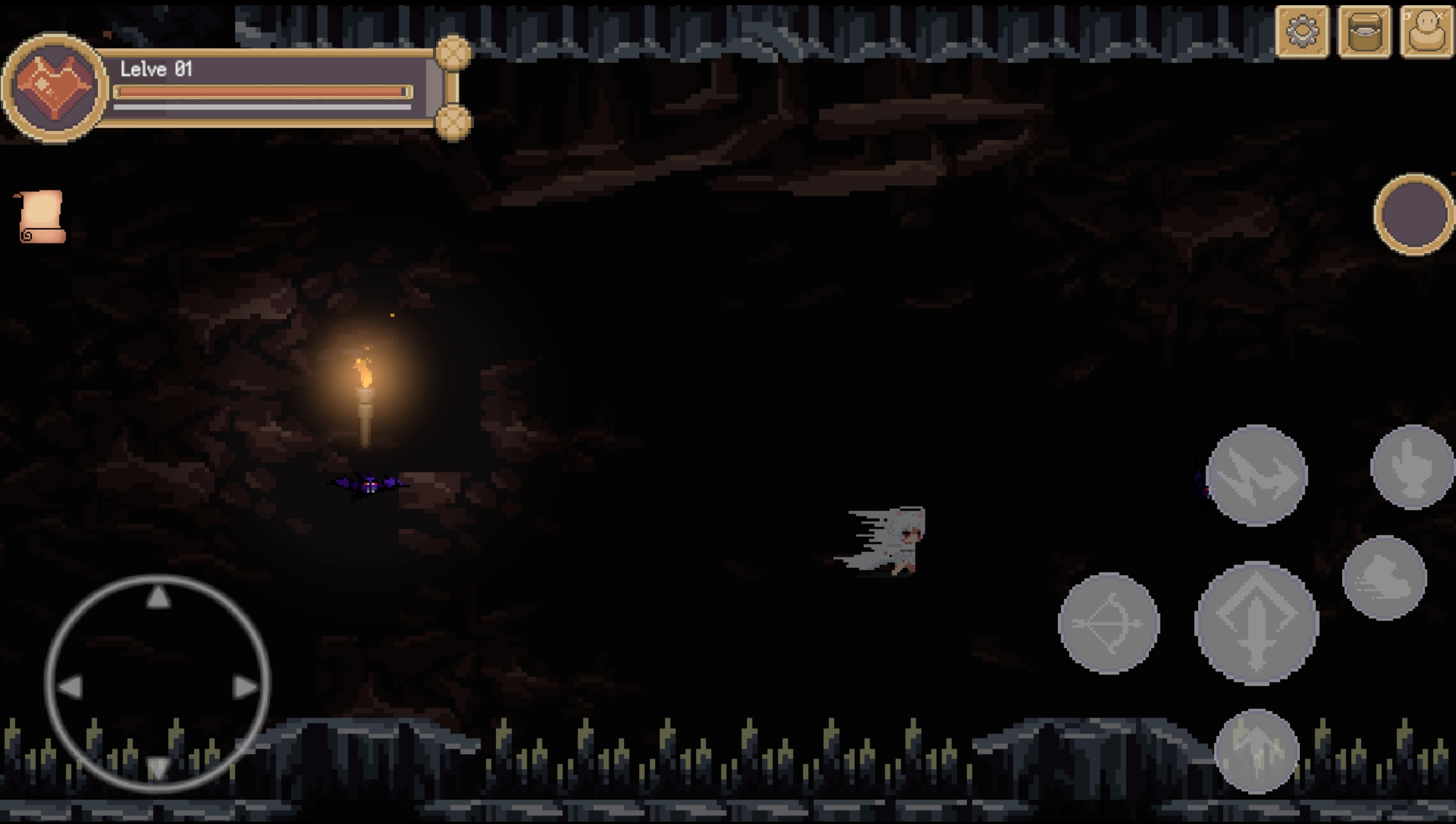Tap the down arrow on the movement pad

pos(158,768)
